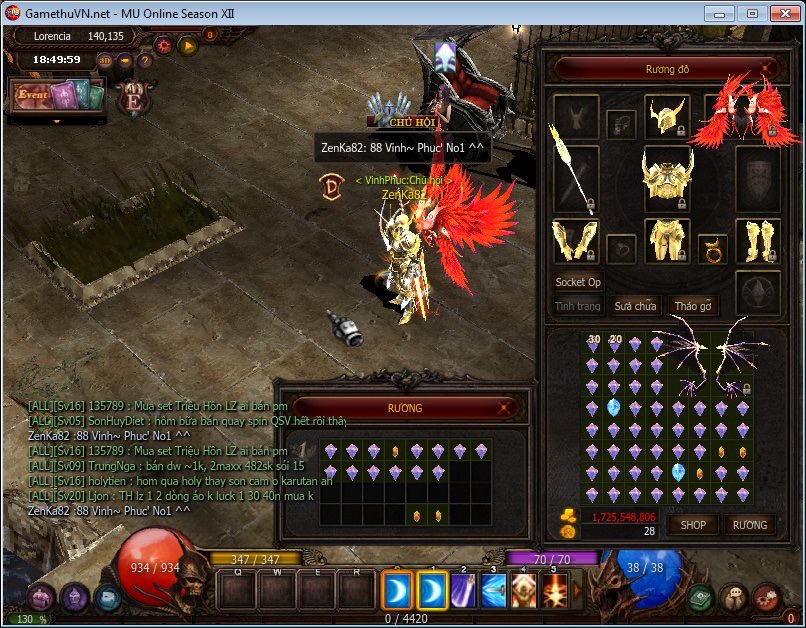Open the question mark help button
806x628 pixels.
[146, 59]
